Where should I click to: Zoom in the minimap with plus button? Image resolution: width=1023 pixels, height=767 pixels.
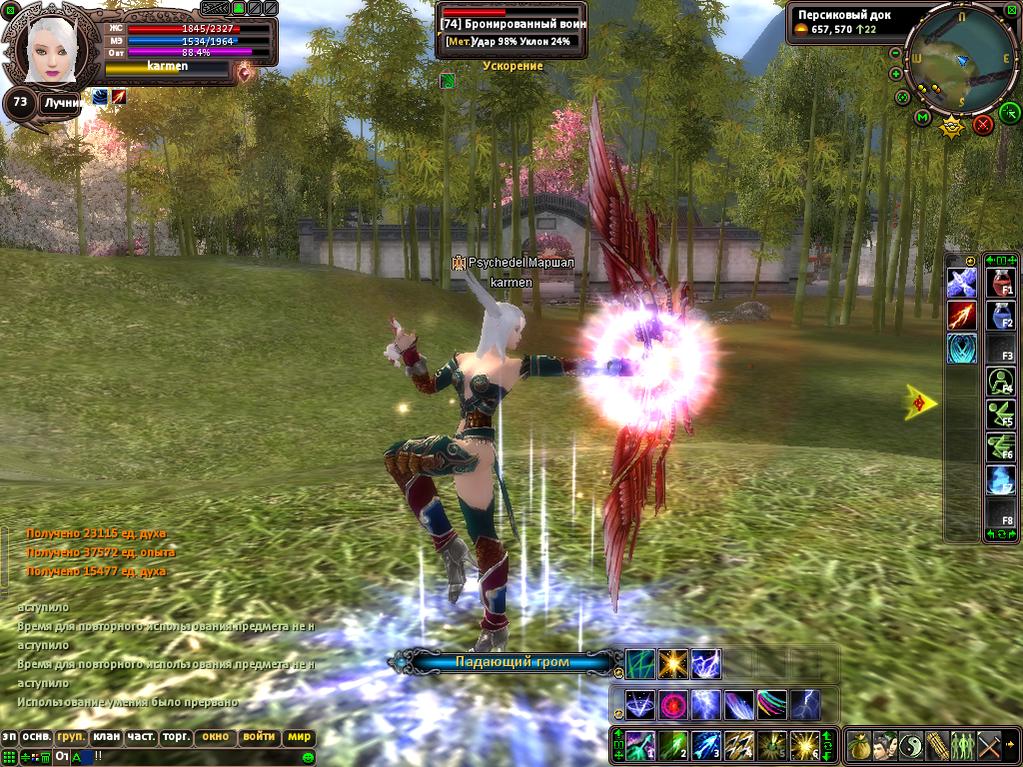click(896, 76)
